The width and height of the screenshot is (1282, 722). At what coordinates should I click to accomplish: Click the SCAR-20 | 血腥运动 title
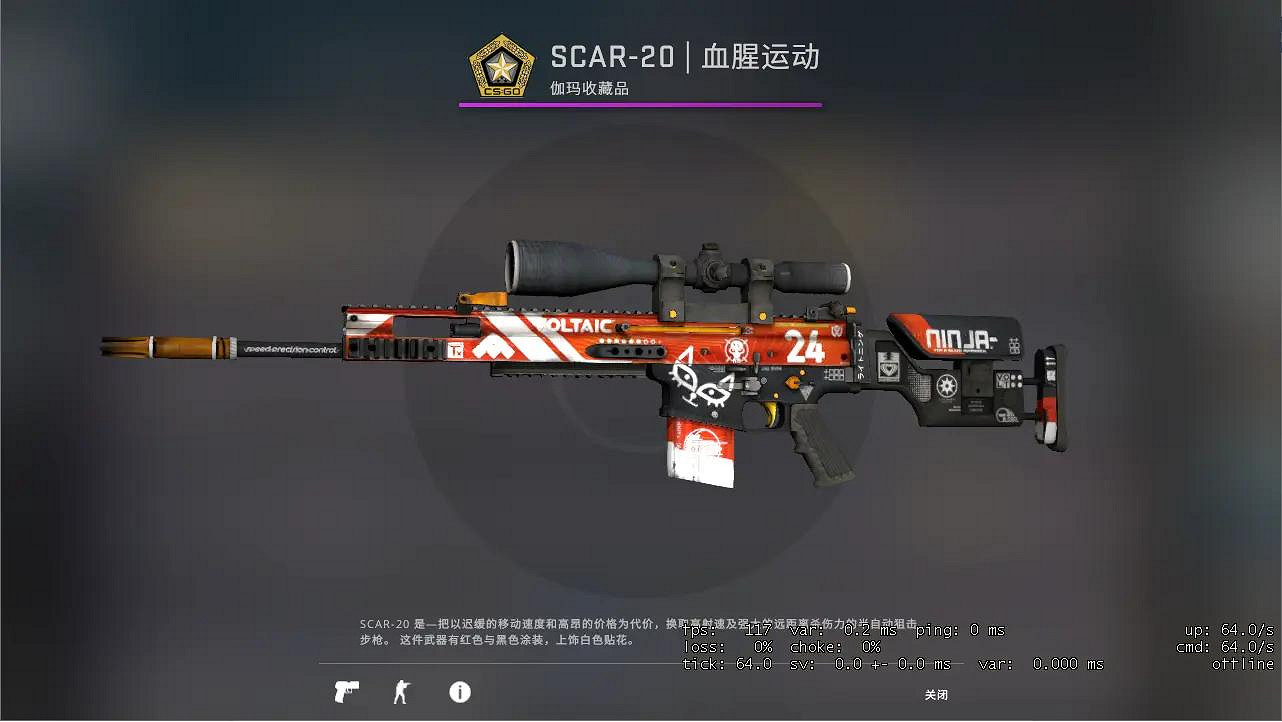coord(686,56)
